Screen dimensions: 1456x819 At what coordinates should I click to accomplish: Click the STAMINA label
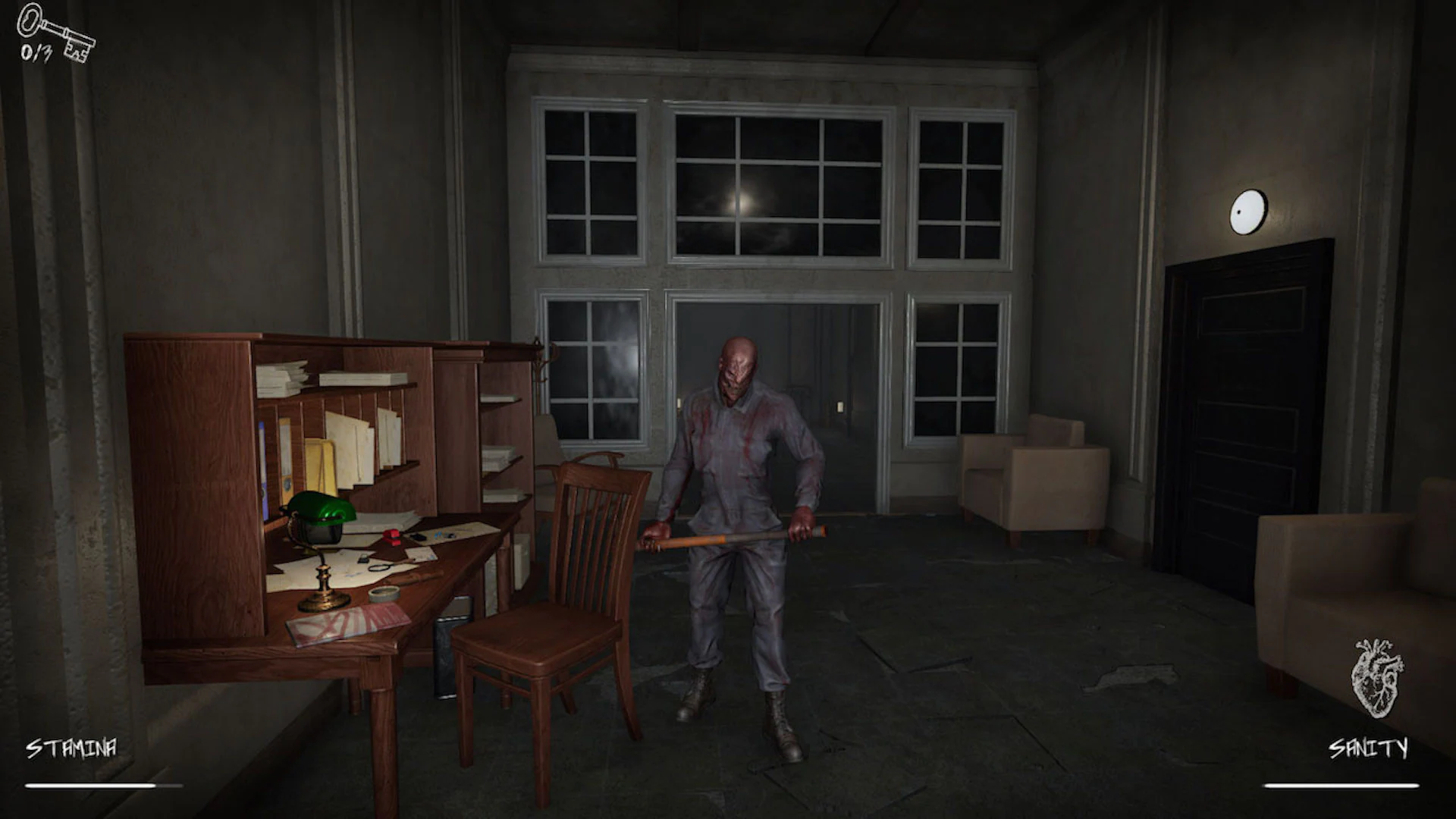tap(71, 746)
